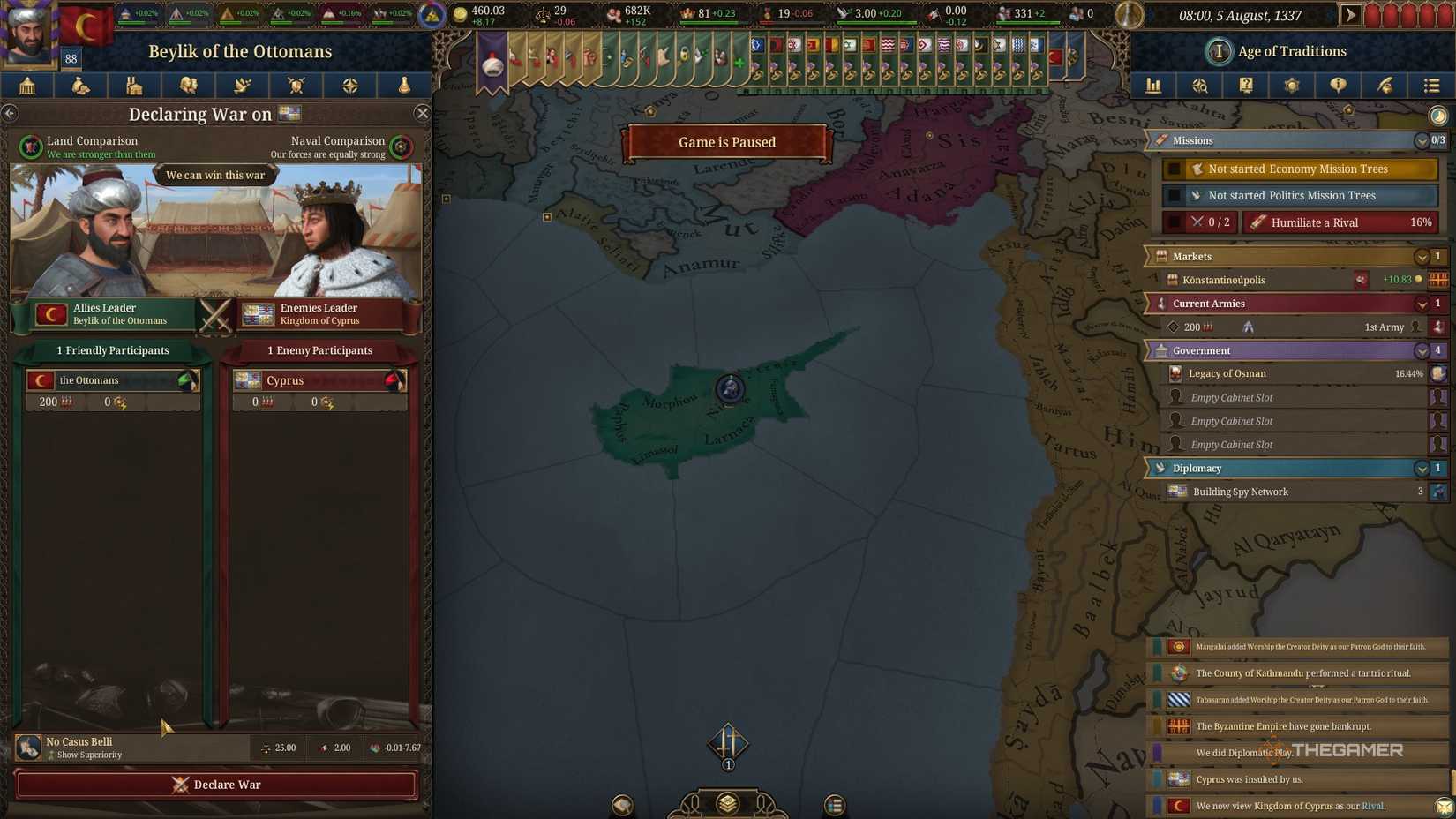Viewport: 1456px width, 819px height.
Task: Open the Military shield icon
Action: [x=296, y=86]
